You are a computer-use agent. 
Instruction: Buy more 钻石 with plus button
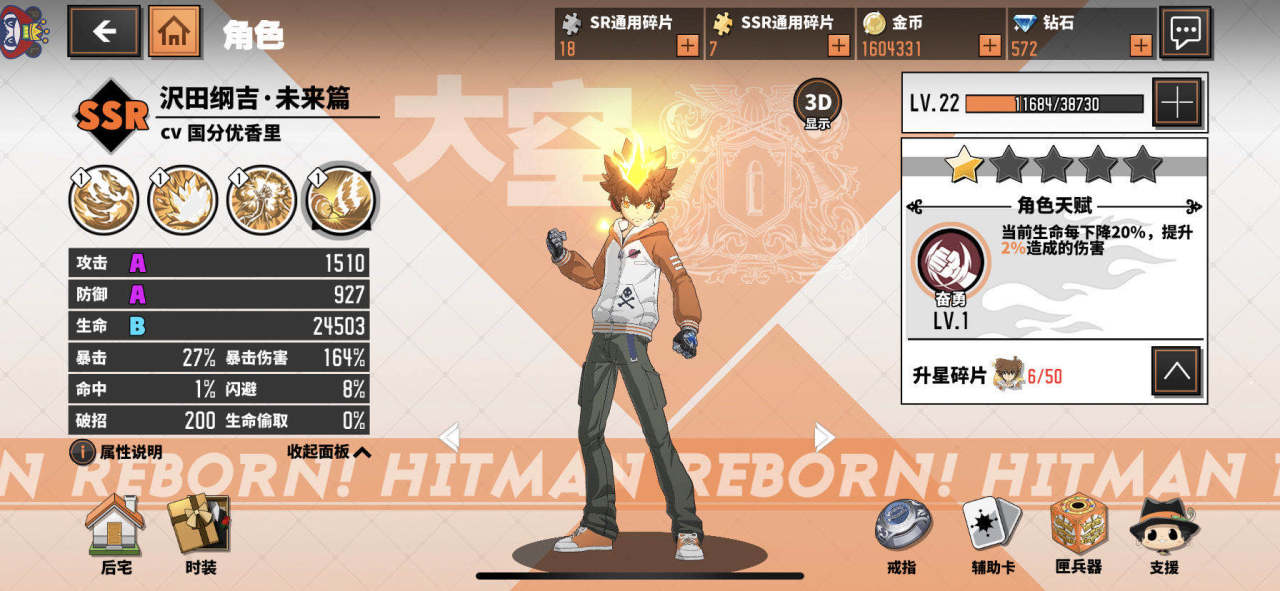coord(1141,45)
